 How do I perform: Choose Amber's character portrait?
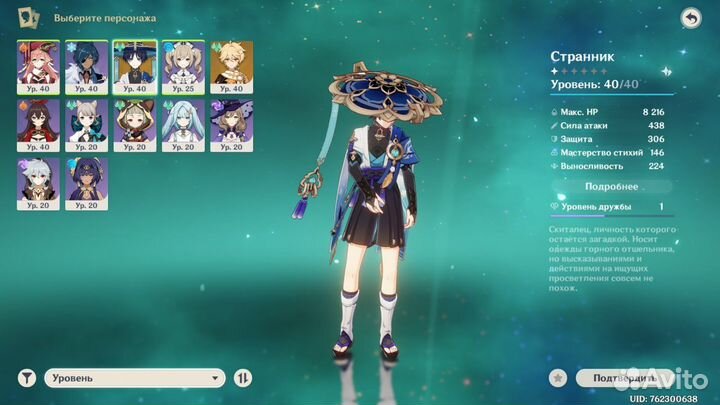[x=34, y=122]
